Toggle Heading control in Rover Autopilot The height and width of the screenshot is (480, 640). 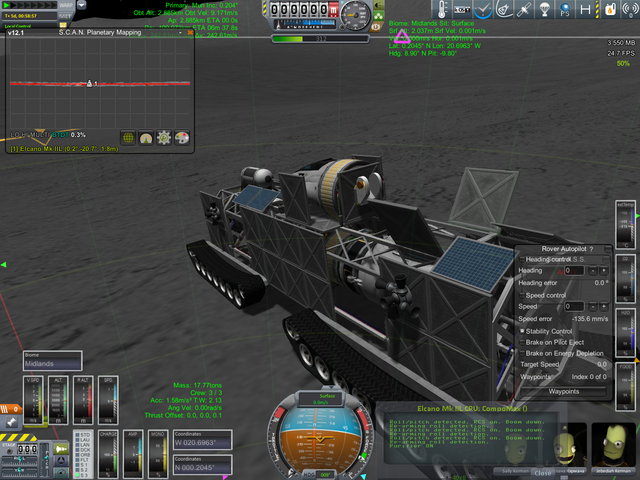[x=522, y=260]
